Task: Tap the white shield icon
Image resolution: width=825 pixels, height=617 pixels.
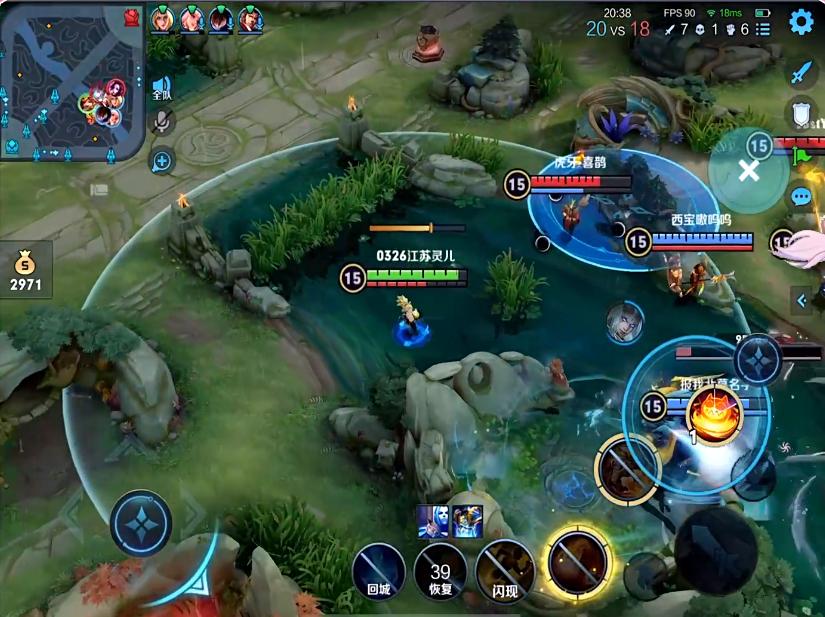Action: [x=801, y=112]
